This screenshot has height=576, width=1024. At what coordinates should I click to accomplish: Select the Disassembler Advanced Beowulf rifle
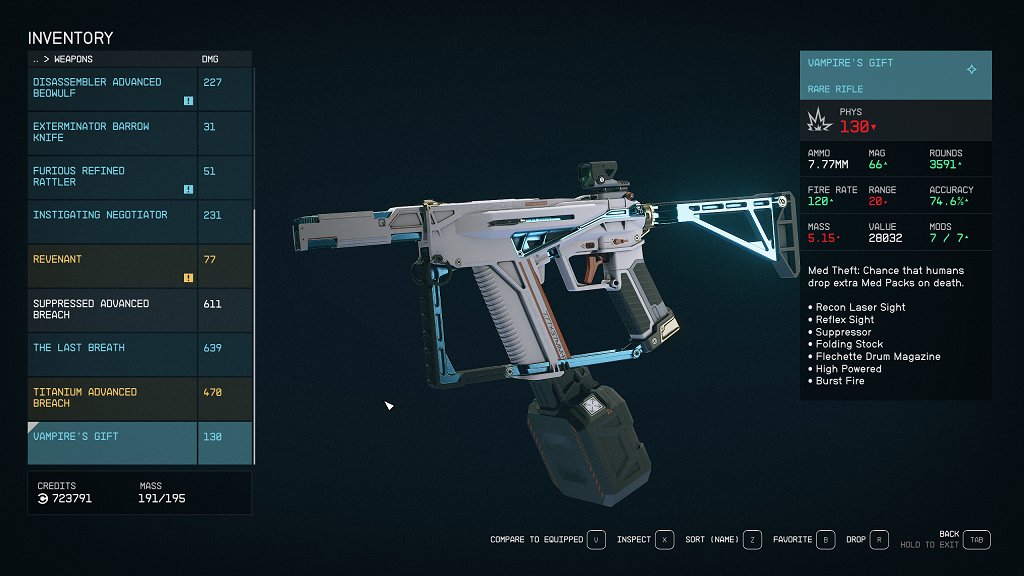(113, 88)
